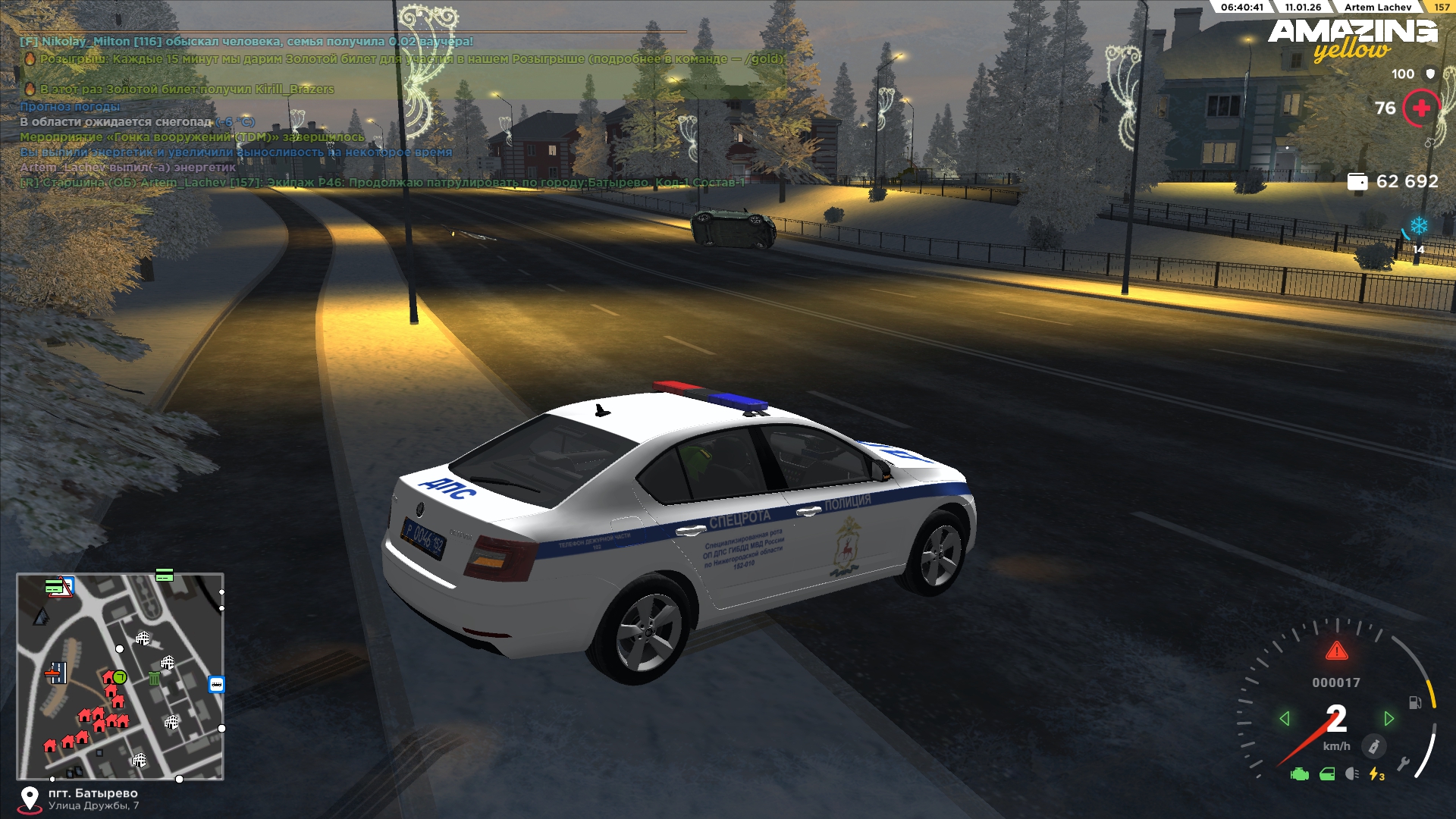1456x819 pixels.
Task: Click the wallet money icon
Action: (1357, 182)
